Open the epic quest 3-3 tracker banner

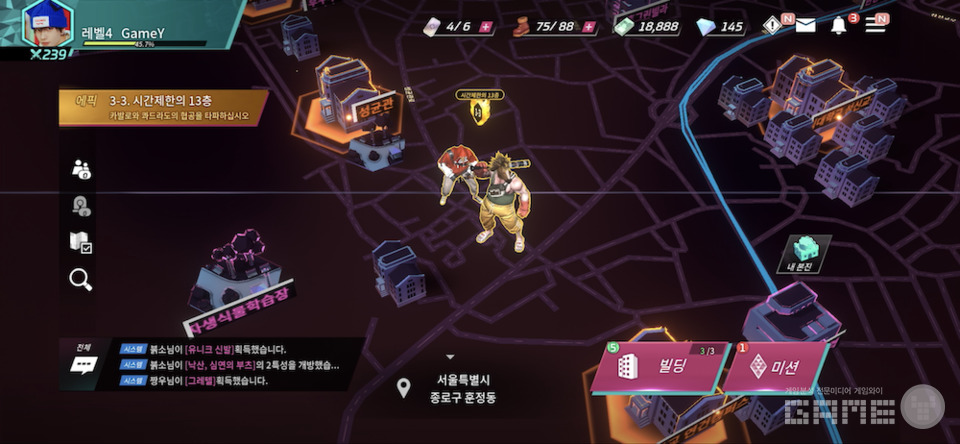tap(162, 107)
